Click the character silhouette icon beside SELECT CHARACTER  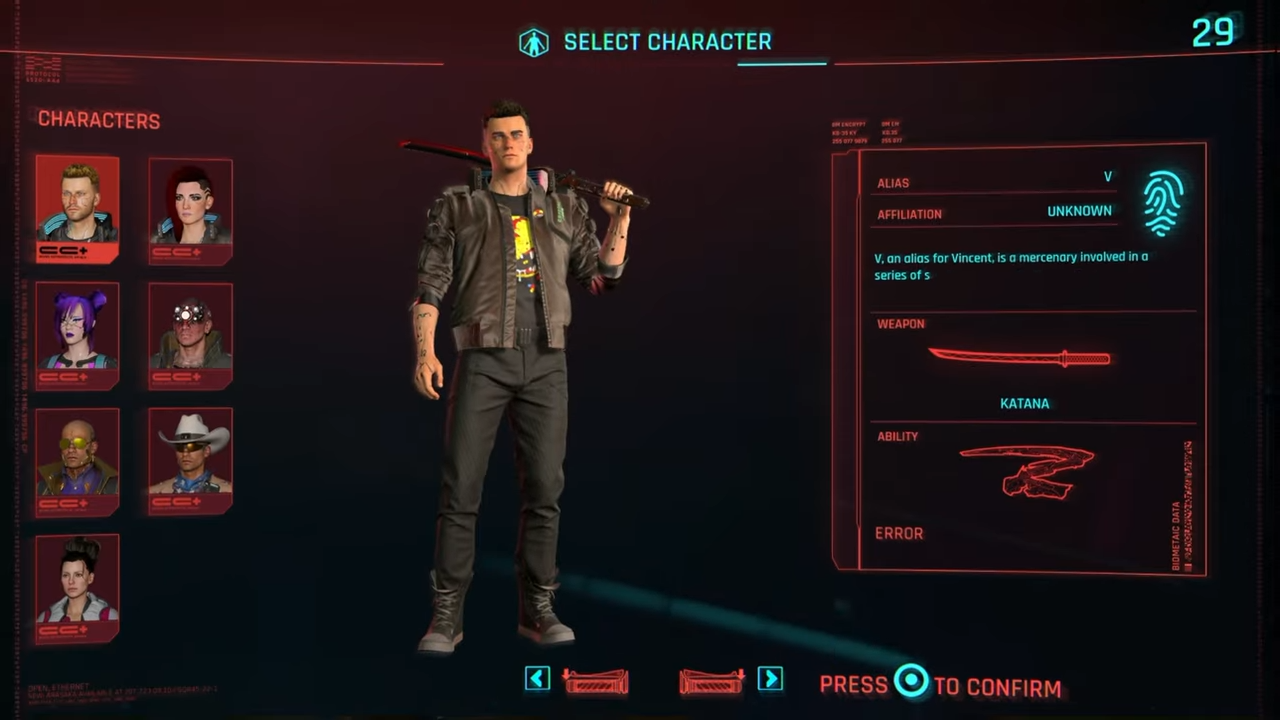click(534, 41)
